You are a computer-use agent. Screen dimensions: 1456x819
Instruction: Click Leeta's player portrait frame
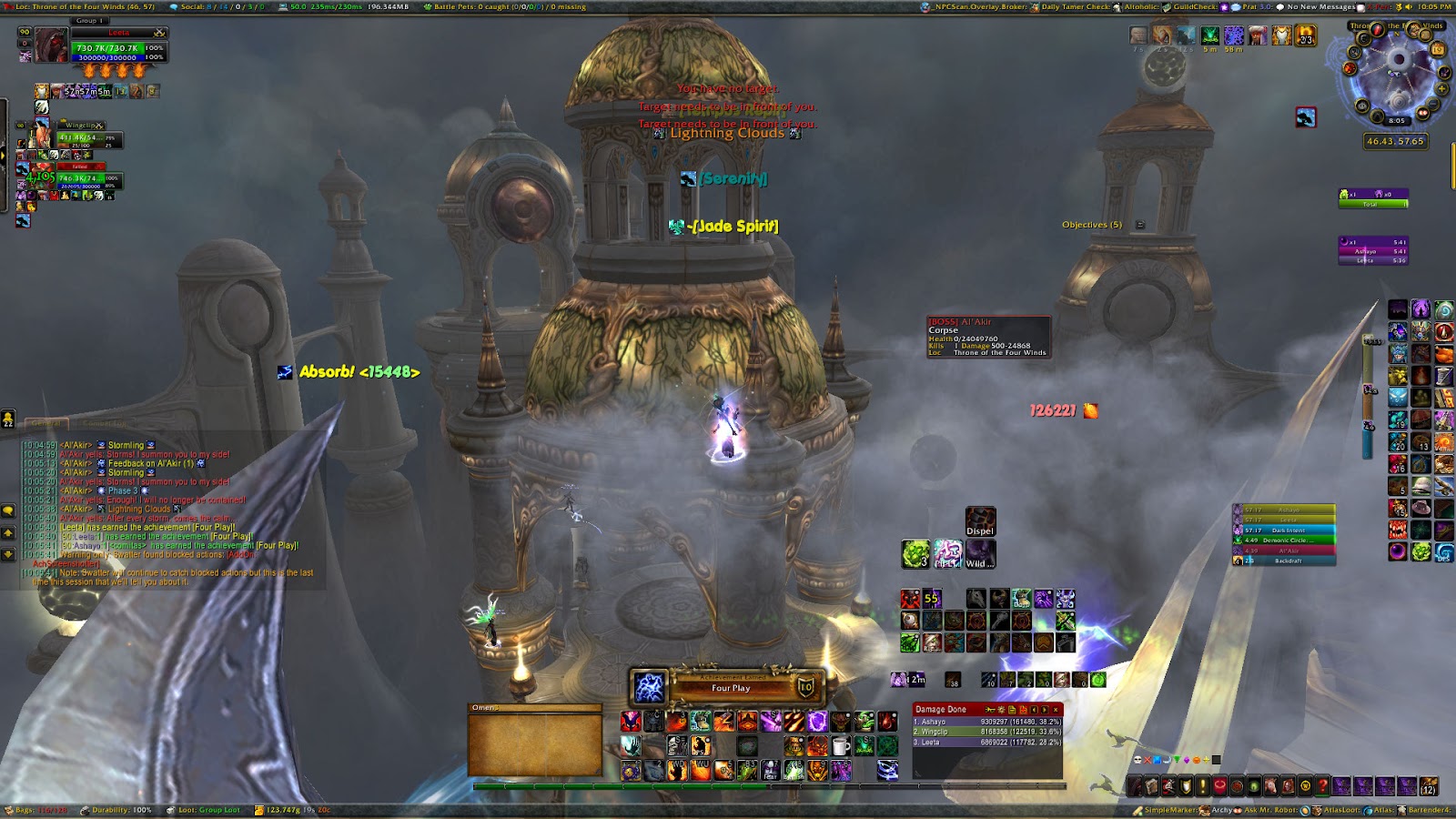point(51,45)
